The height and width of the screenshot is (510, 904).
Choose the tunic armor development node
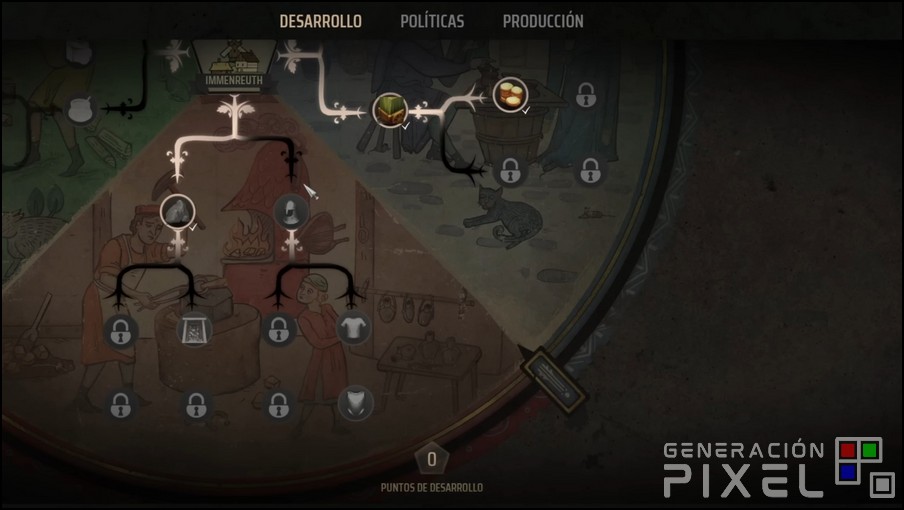point(352,327)
